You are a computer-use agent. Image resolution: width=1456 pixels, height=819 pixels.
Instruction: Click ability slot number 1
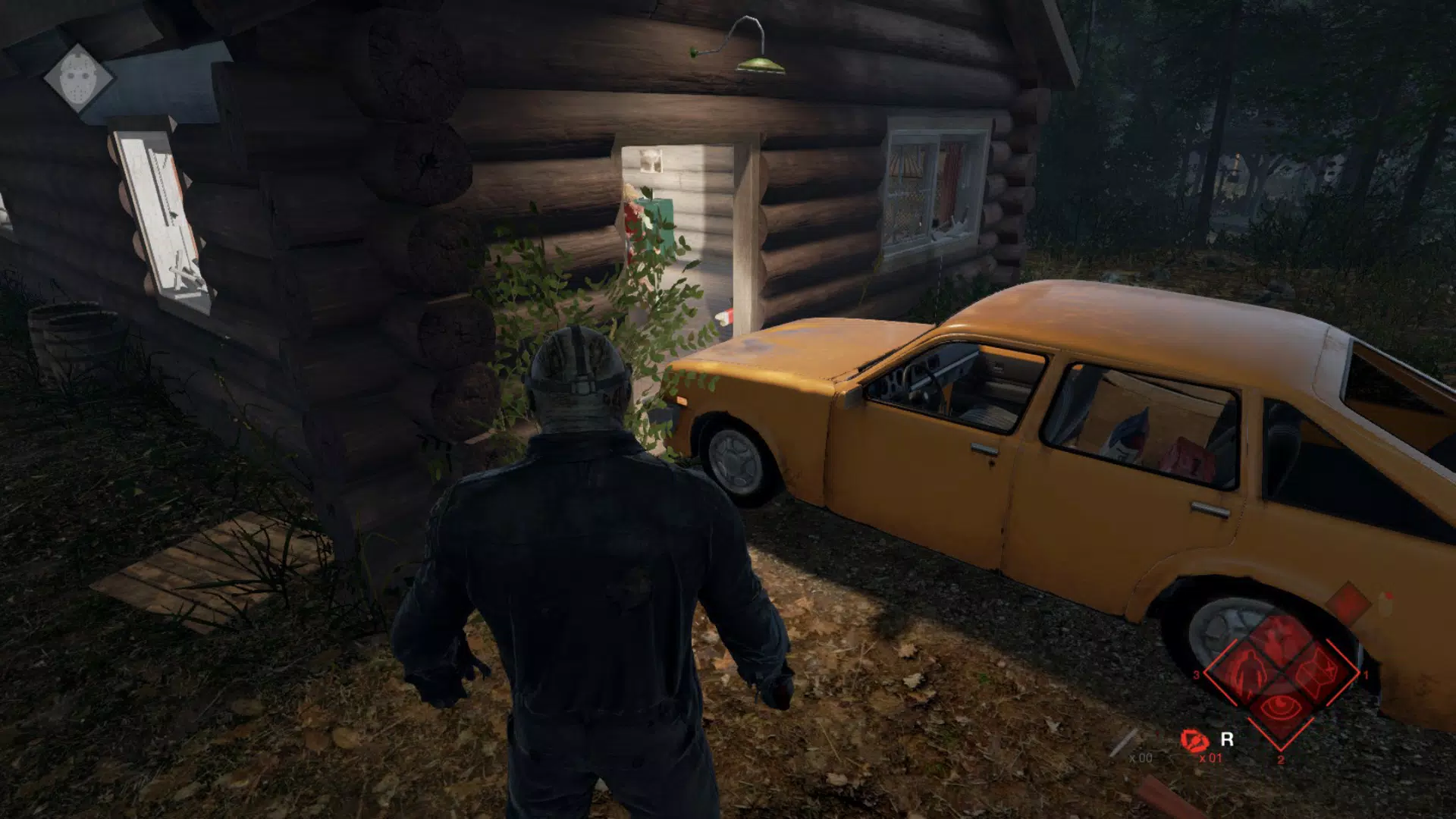pyautogui.click(x=1366, y=676)
